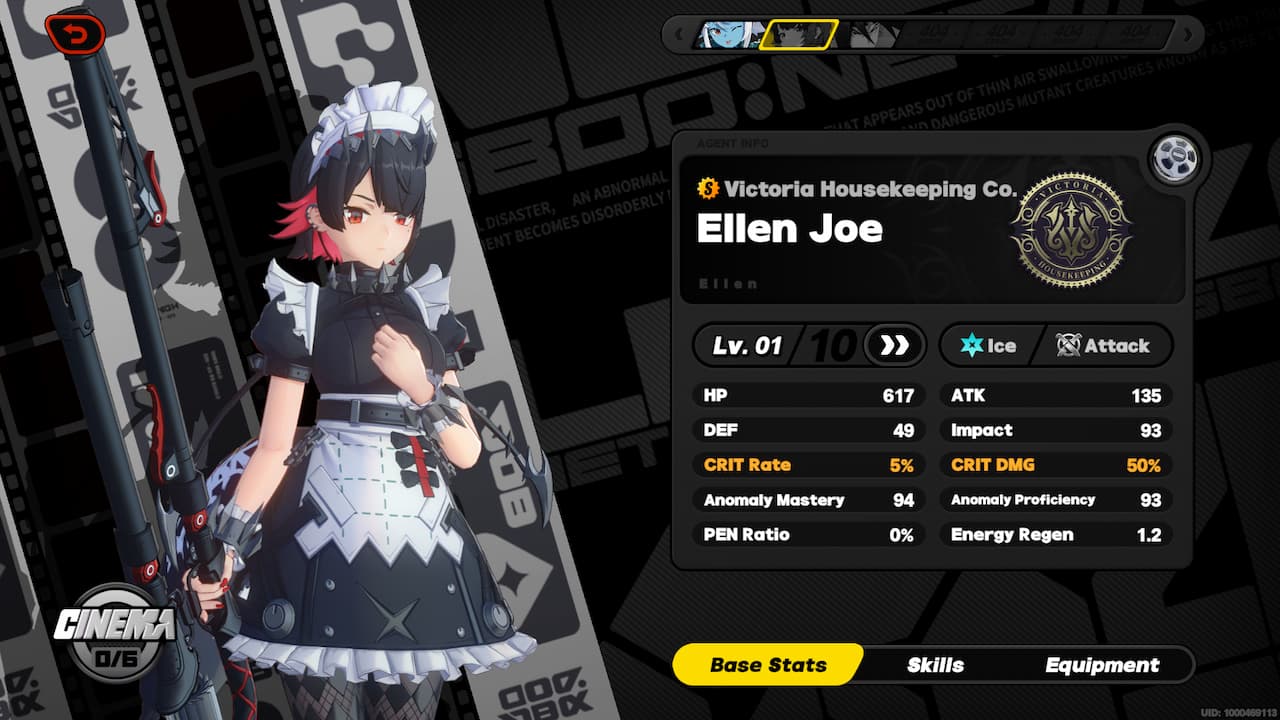Select the Base Stats tab
The image size is (1280, 720).
768,664
